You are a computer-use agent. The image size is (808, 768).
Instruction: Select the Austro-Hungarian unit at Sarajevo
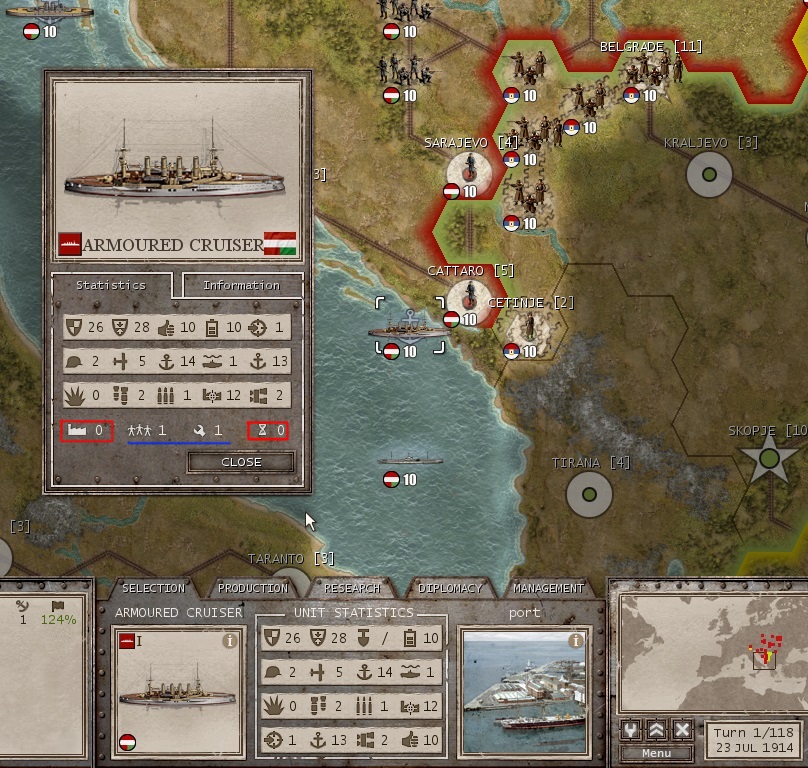click(x=469, y=170)
